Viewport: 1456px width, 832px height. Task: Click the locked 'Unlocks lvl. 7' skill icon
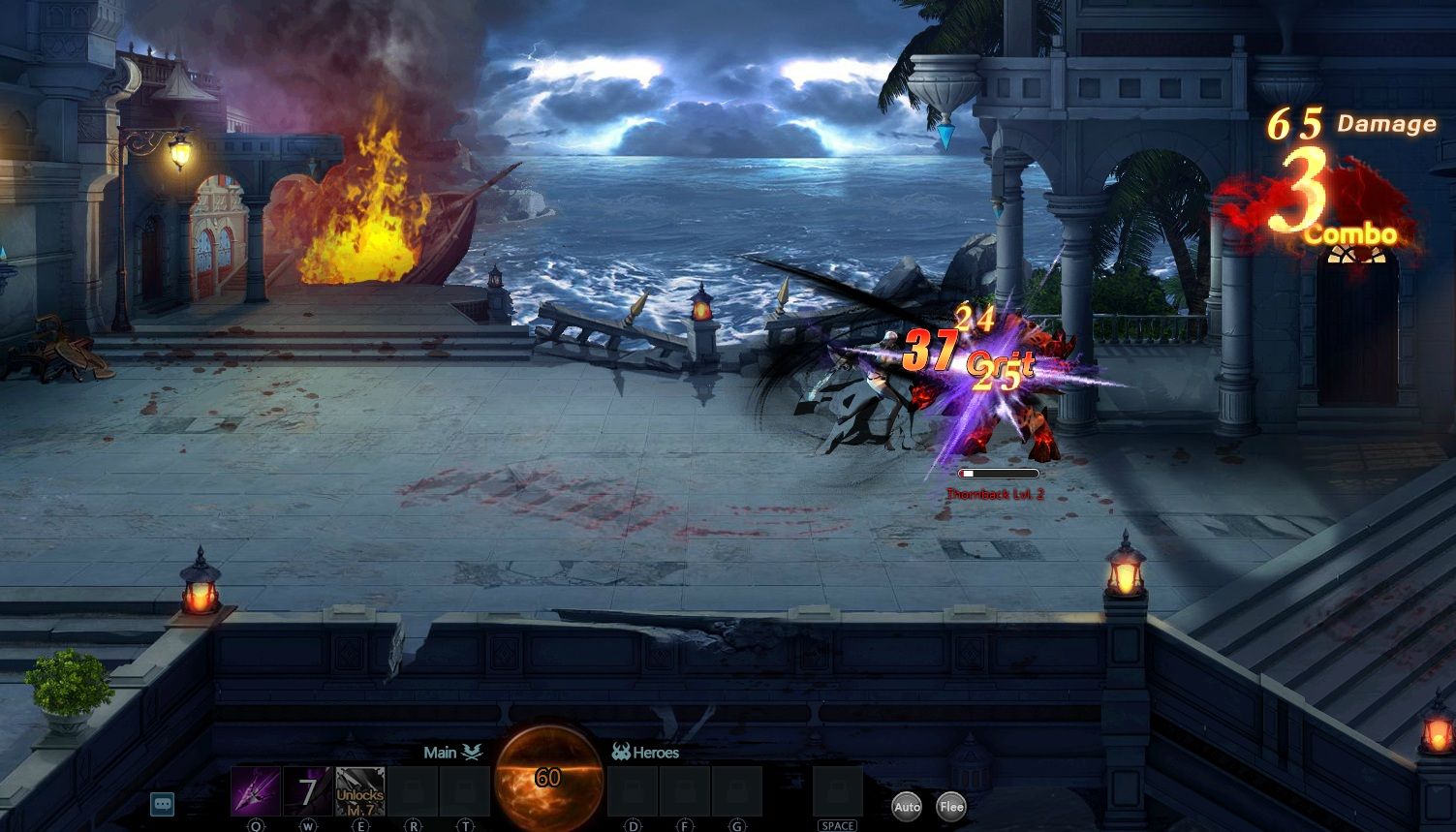tap(359, 791)
